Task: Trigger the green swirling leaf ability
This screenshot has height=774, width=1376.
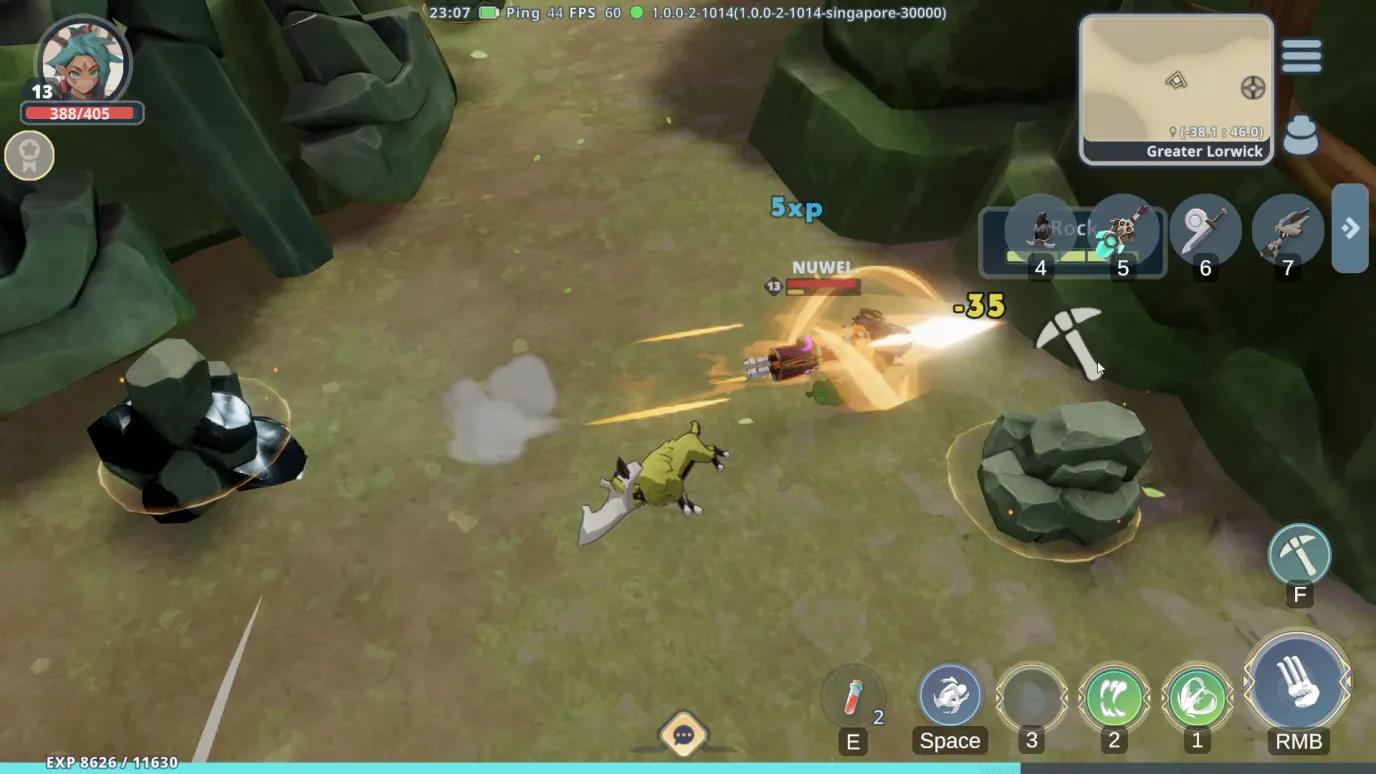Action: (x=1197, y=697)
